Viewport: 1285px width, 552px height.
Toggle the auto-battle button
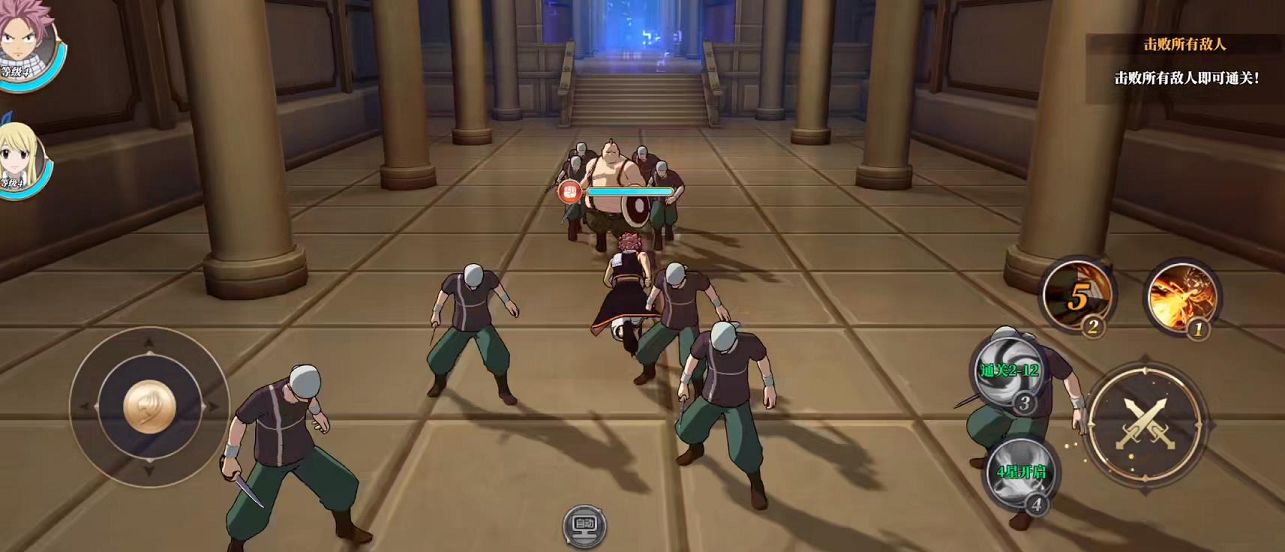[584, 524]
